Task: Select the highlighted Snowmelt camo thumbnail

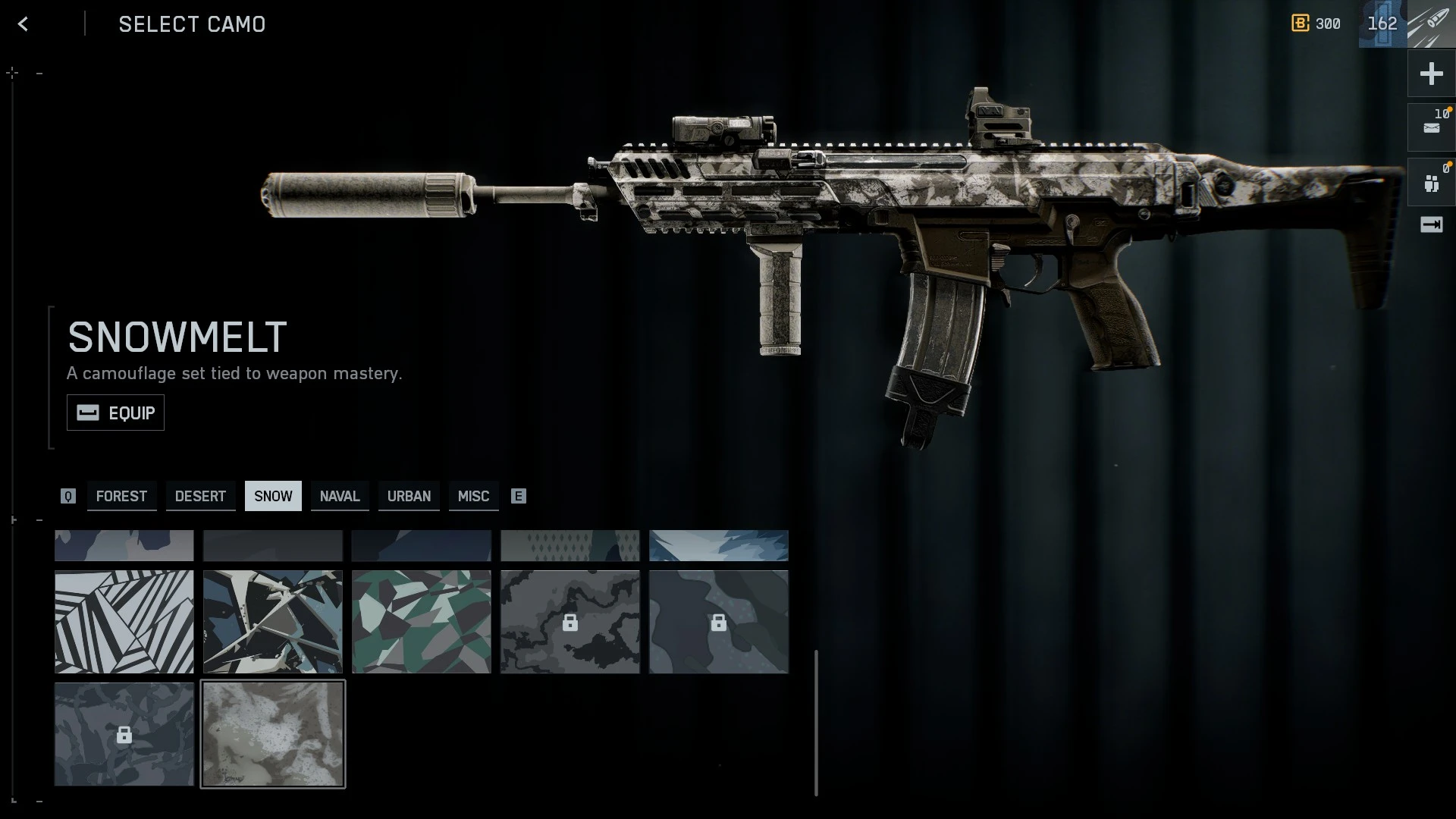Action: click(x=273, y=734)
